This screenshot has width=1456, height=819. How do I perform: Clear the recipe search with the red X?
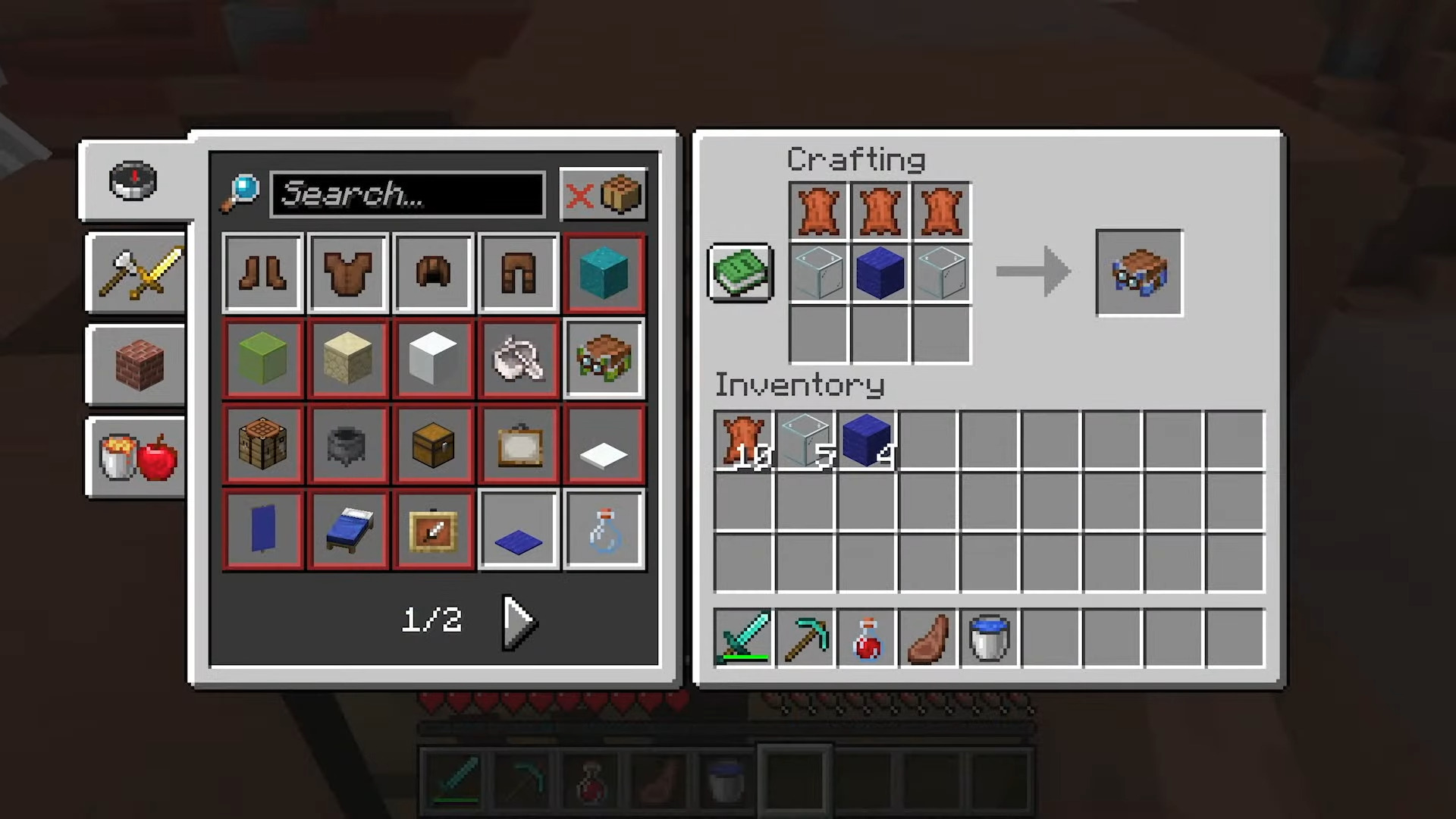580,195
